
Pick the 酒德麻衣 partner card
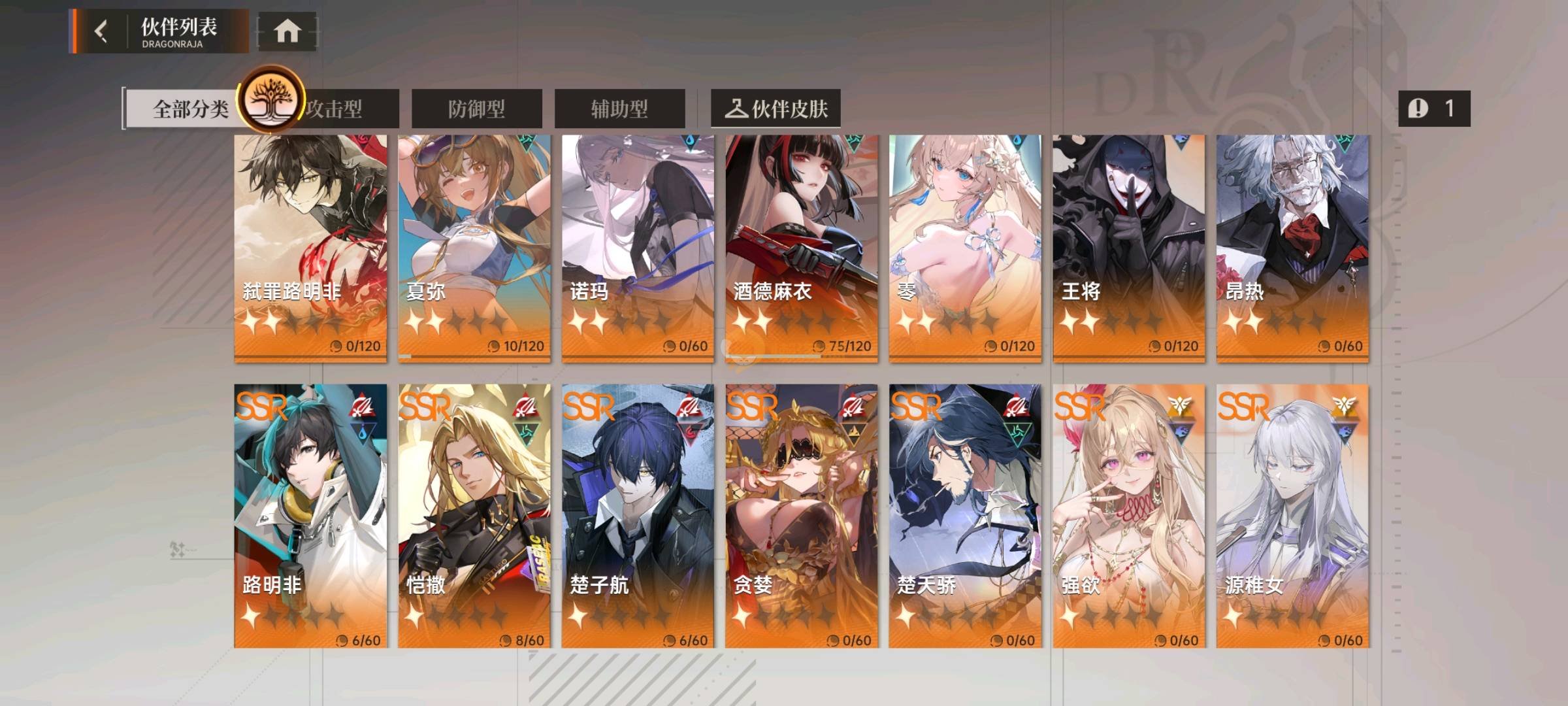[x=802, y=247]
